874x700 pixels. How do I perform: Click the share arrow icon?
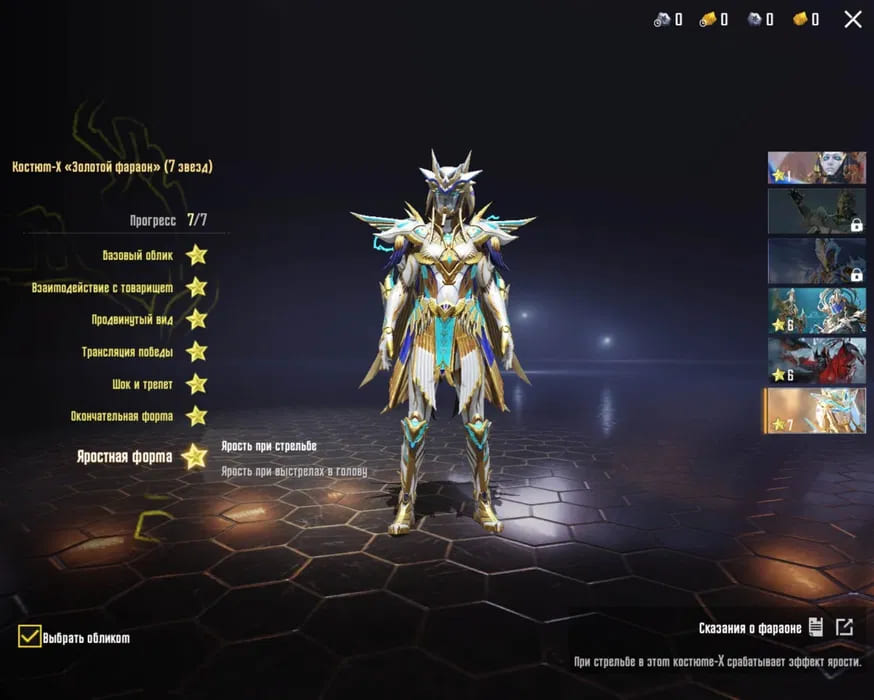(845, 628)
